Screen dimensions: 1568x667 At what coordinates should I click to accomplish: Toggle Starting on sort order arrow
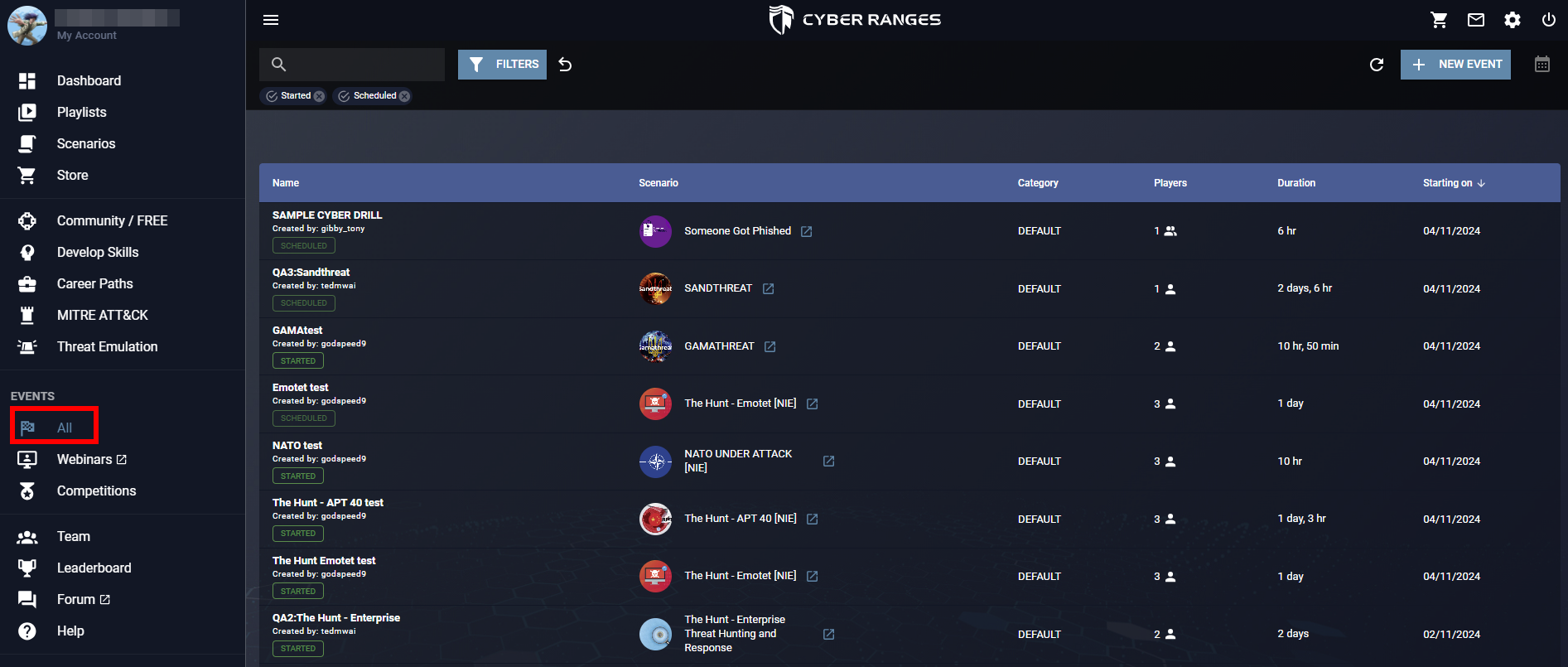[x=1482, y=182]
